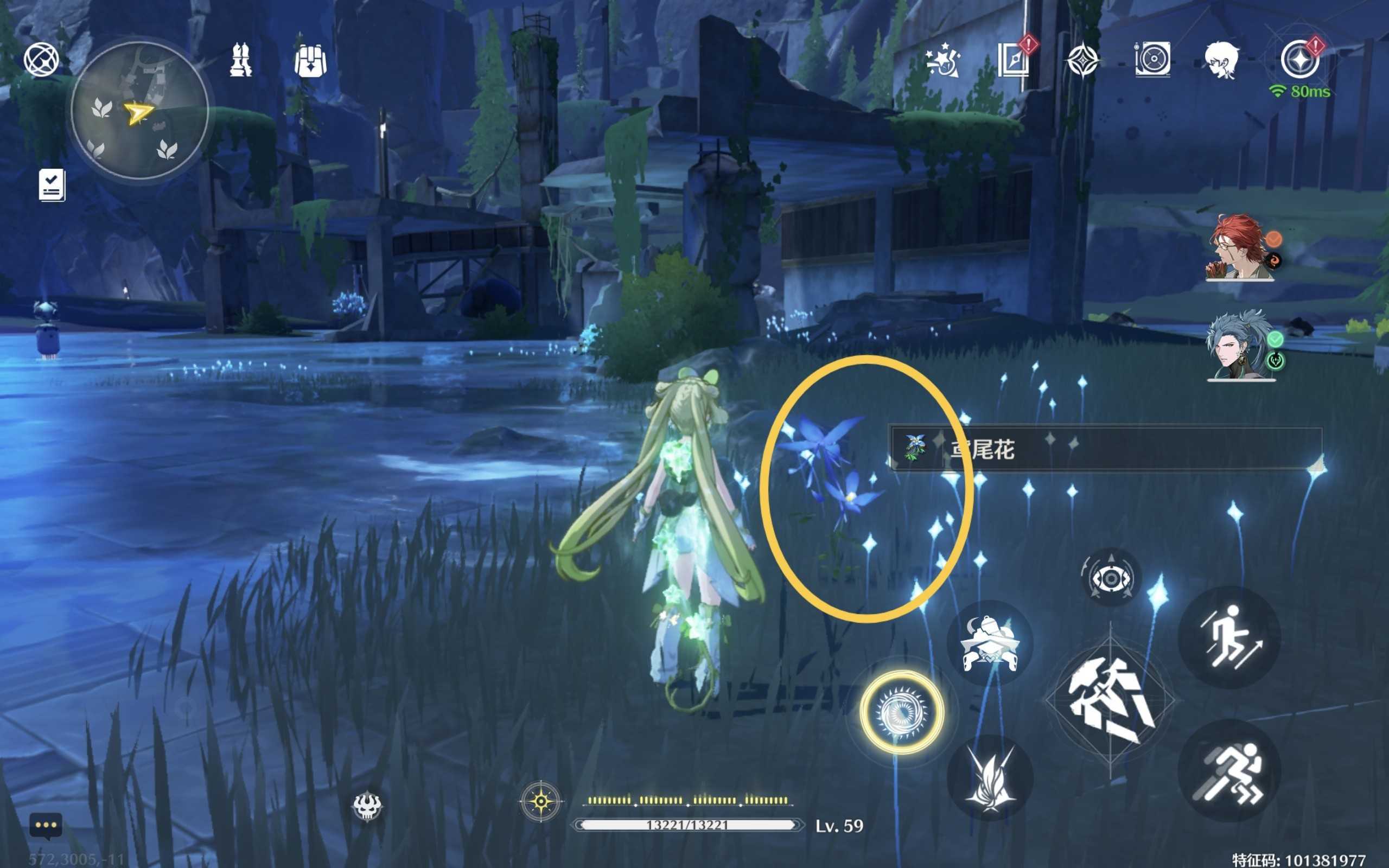Use the echo creature skill button
This screenshot has width=1389, height=868.
tap(989, 643)
